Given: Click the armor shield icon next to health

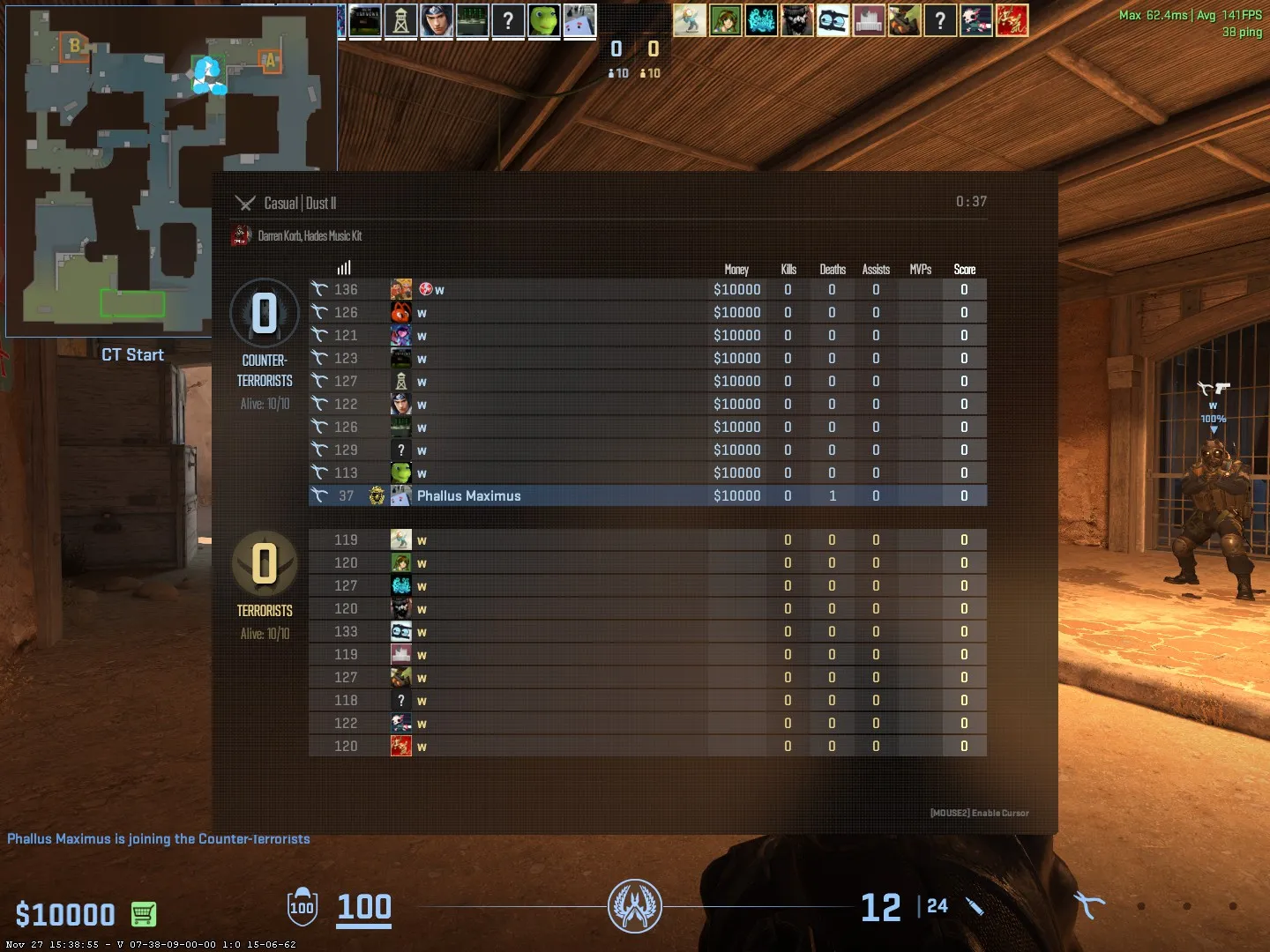Looking at the screenshot, I should (x=302, y=908).
